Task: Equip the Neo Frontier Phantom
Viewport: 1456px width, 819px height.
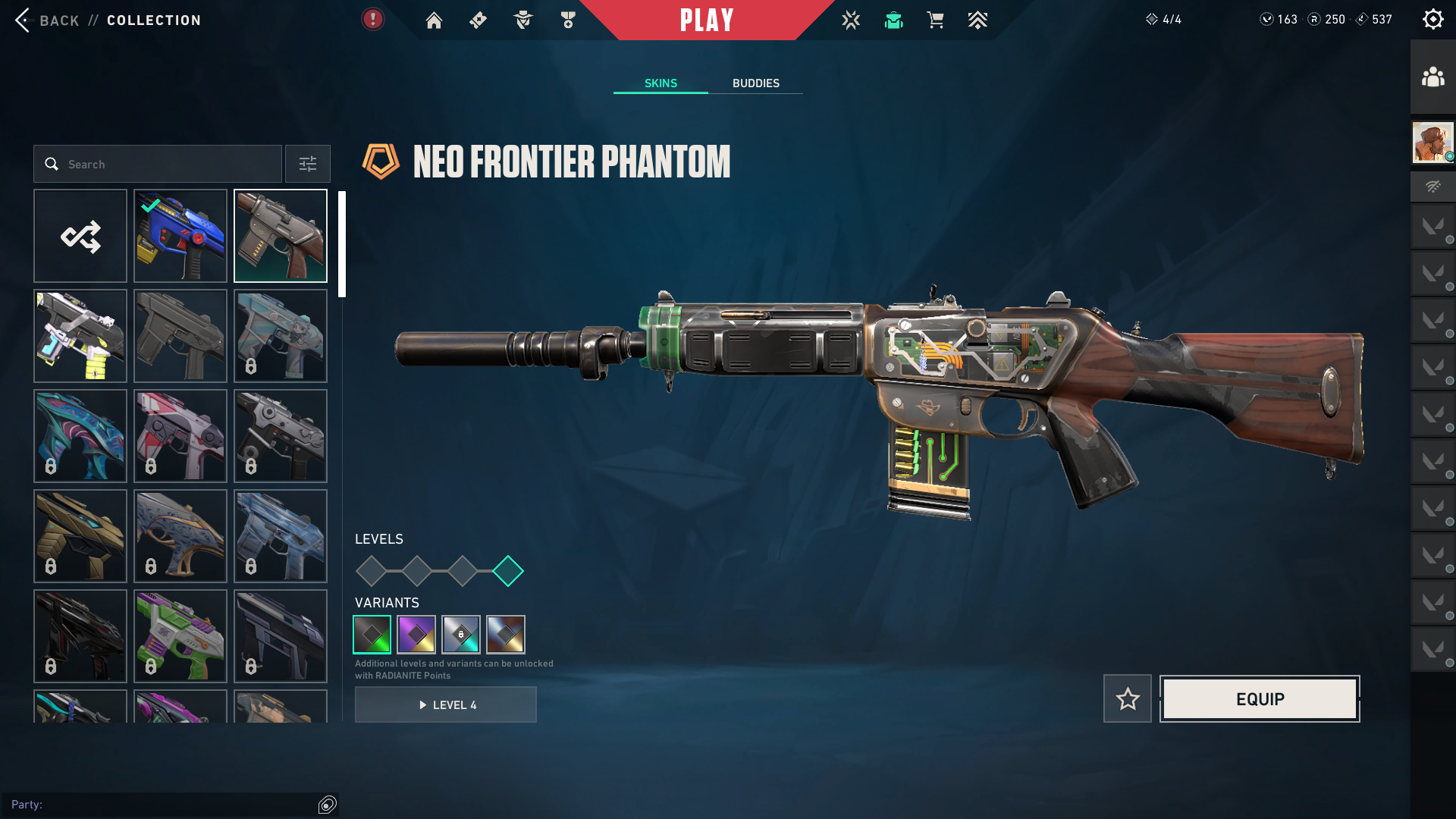Action: [1260, 698]
